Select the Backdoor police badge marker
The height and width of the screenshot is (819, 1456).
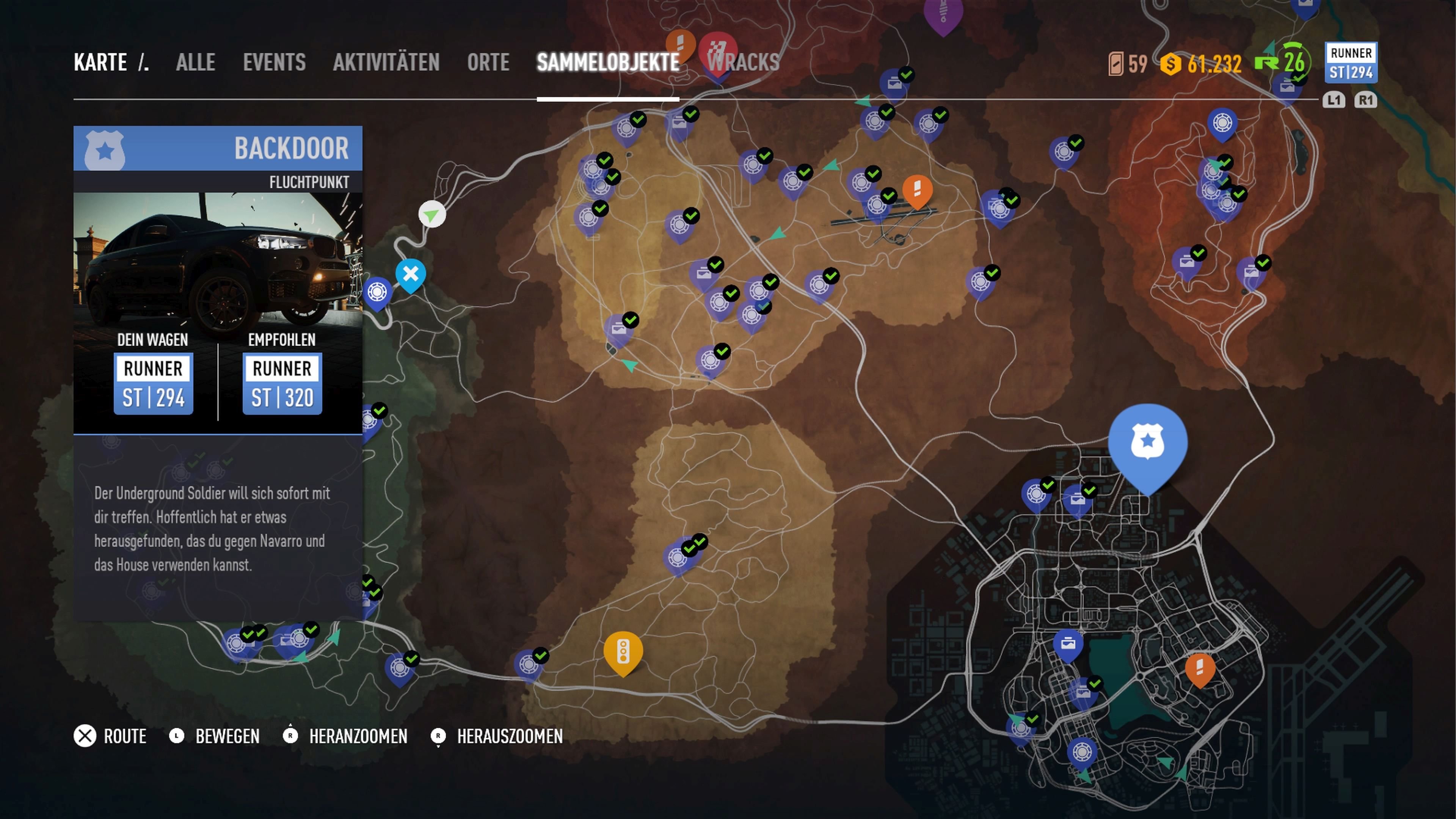pos(1148,444)
